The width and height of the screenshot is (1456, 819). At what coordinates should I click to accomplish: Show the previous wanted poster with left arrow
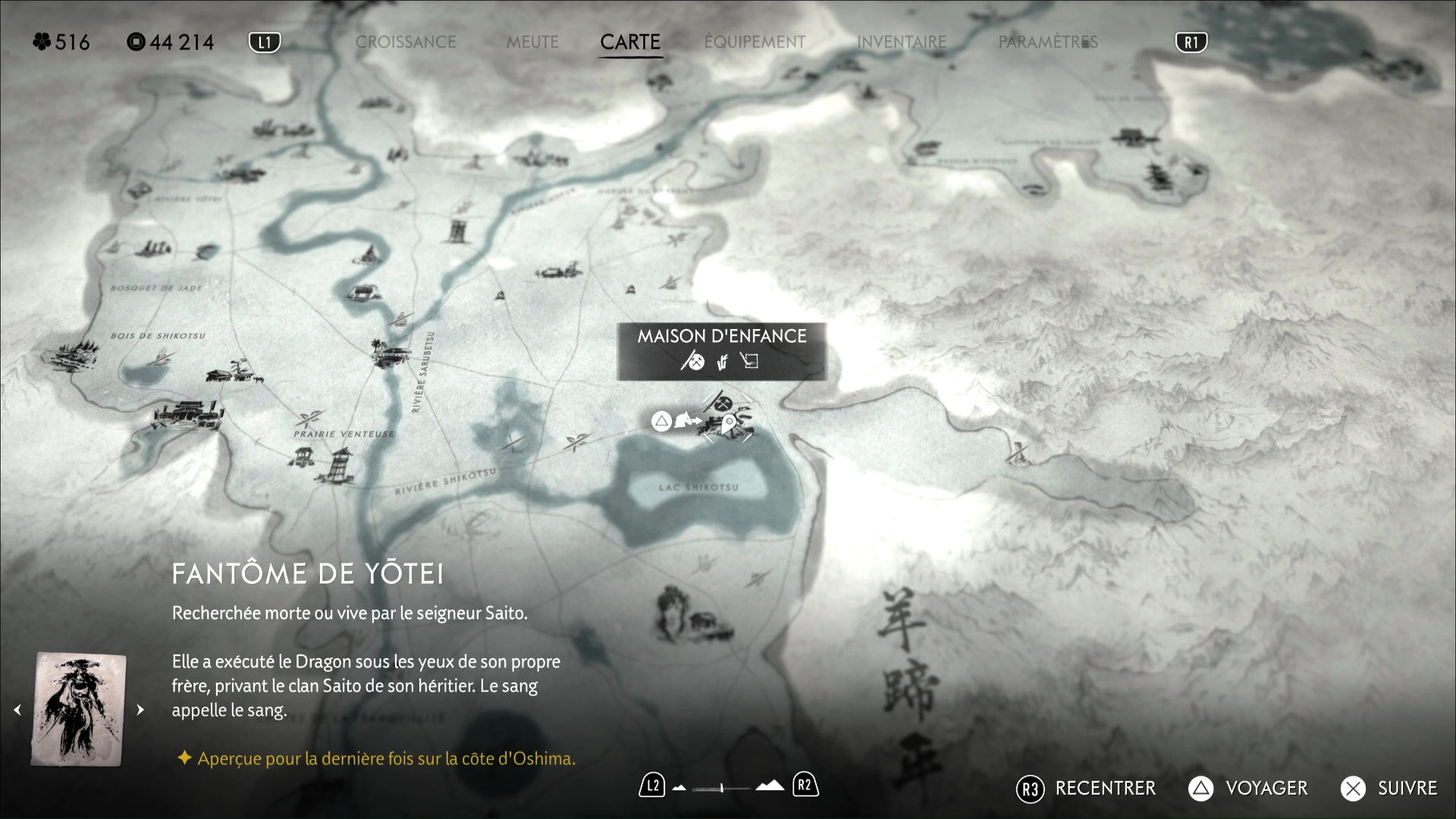pos(17,710)
